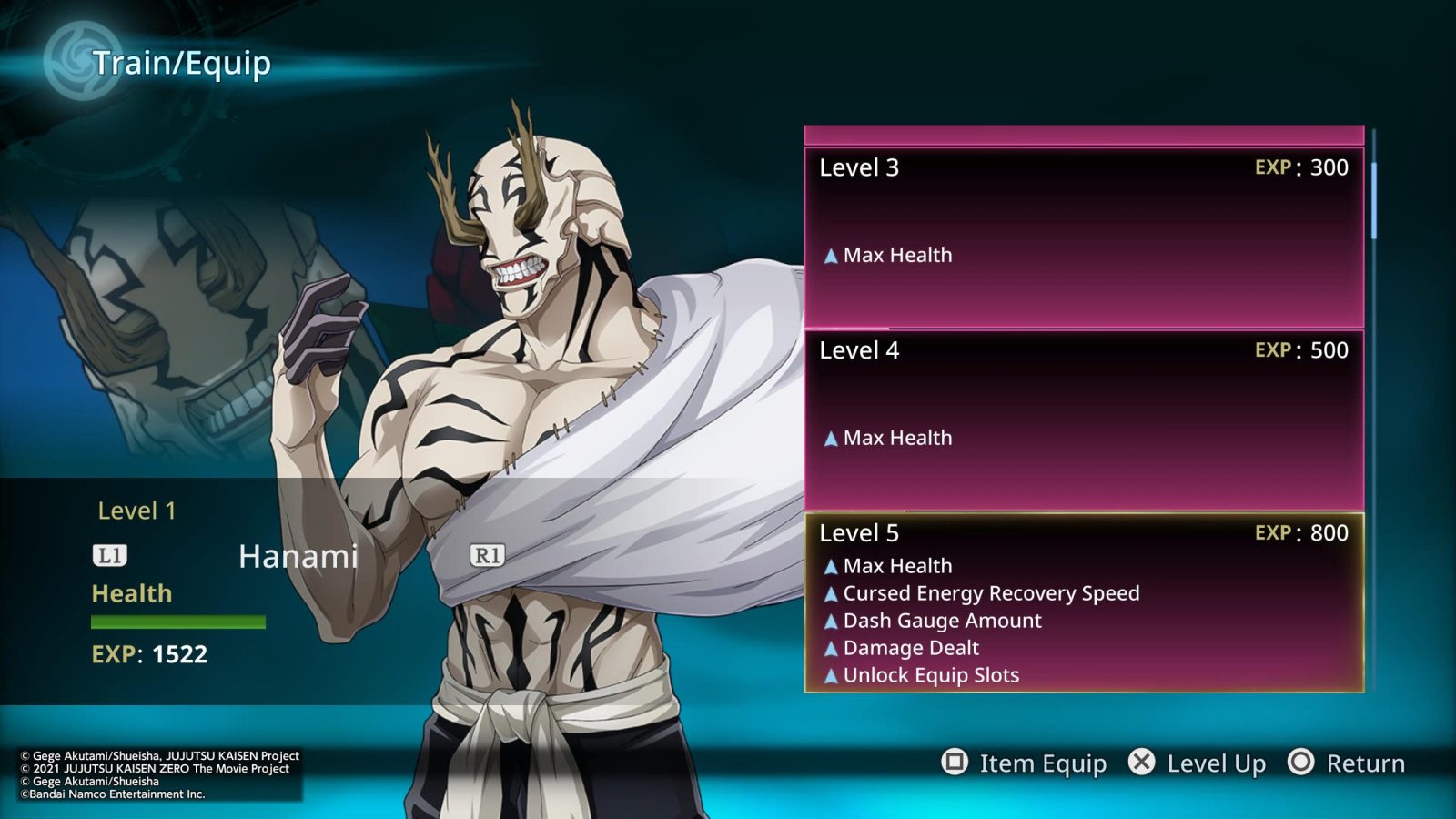Open Item Equip

1025,763
